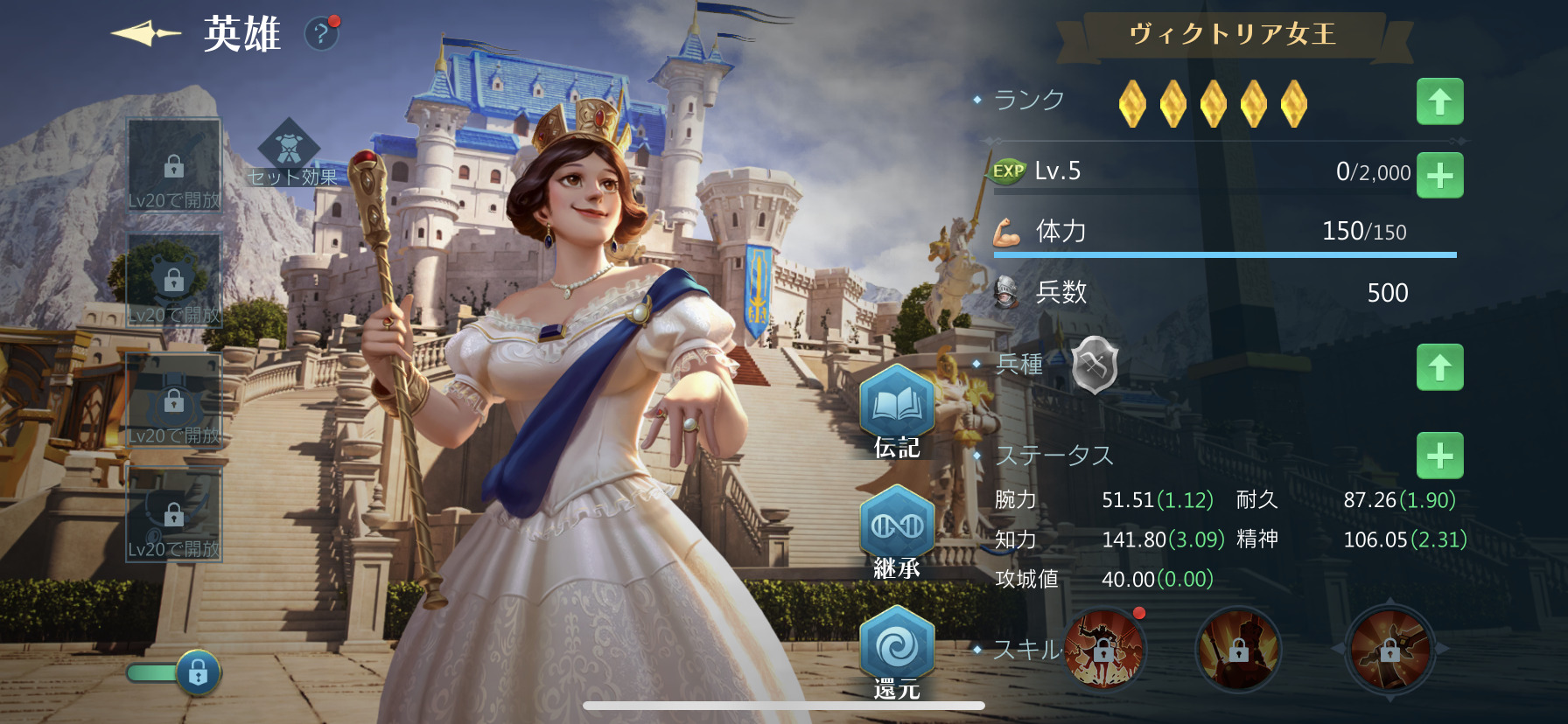Add EXP with the green plus button
Image resolution: width=1568 pixels, height=724 pixels.
tap(1439, 175)
